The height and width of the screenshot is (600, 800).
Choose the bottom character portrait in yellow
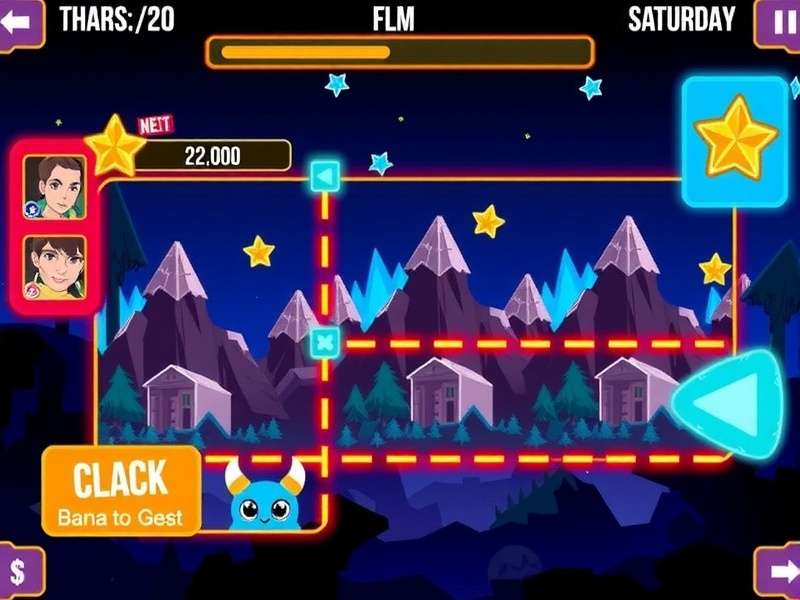click(55, 267)
